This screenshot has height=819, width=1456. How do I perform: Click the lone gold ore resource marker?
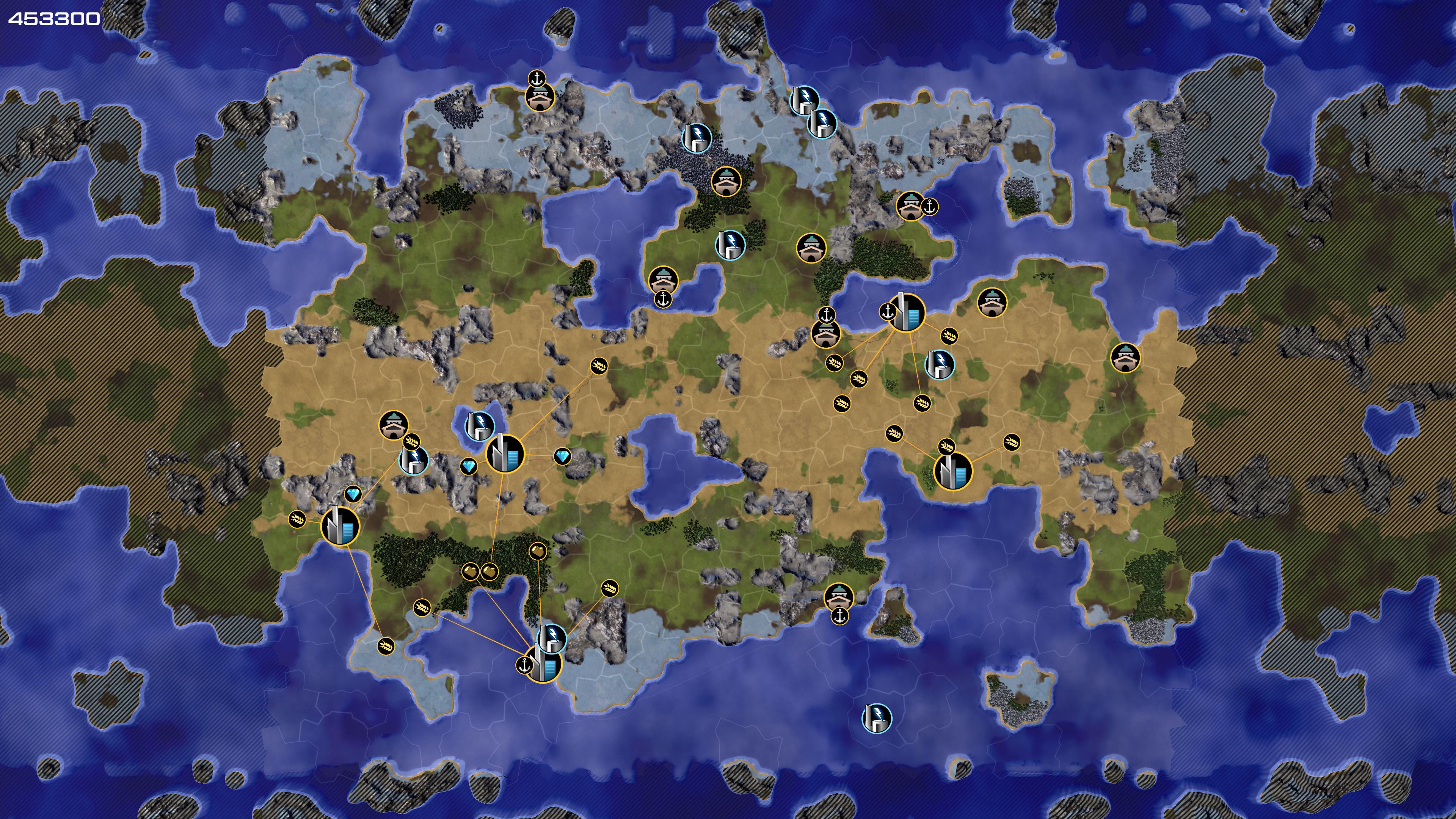(x=538, y=550)
